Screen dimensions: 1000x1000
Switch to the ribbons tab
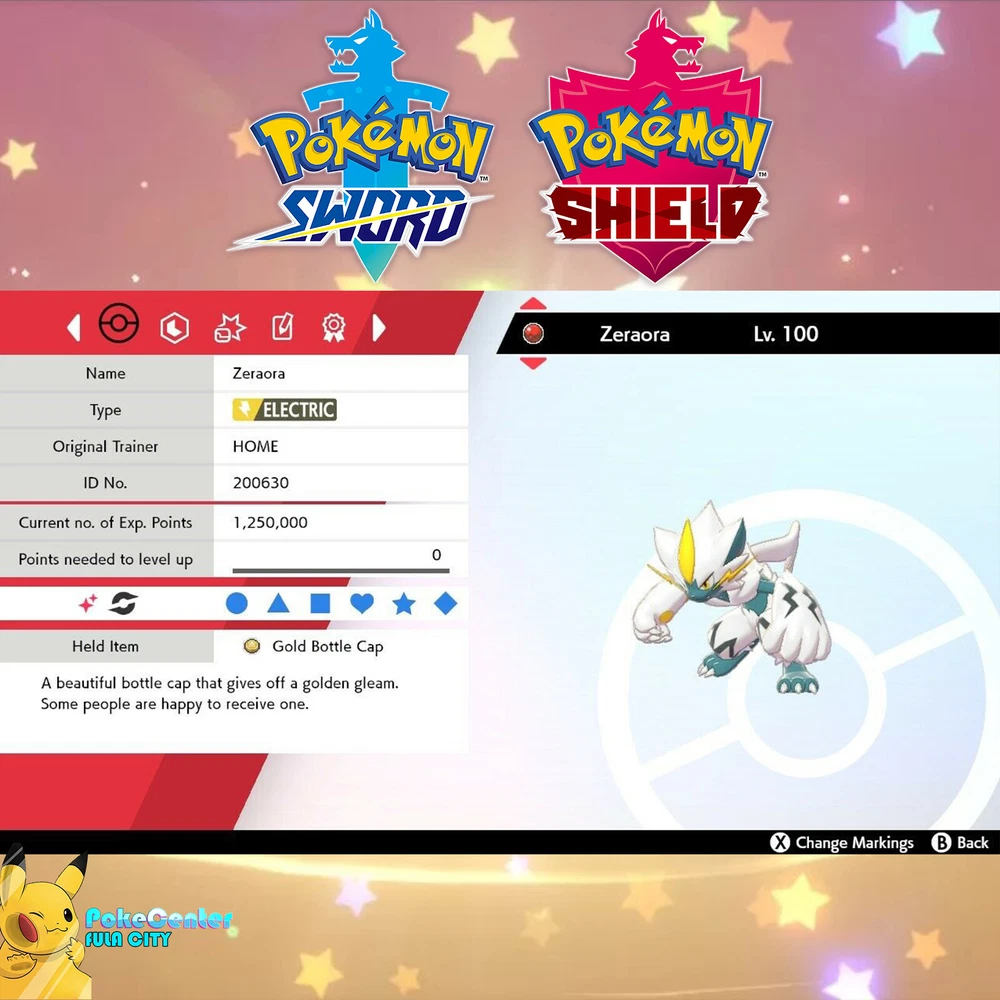[333, 327]
